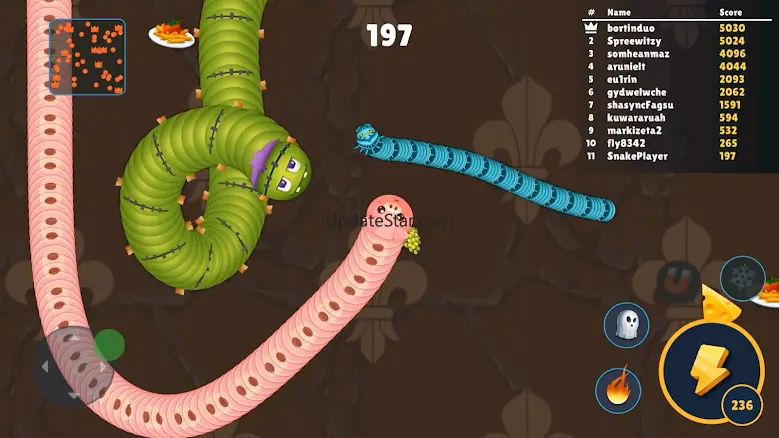Trigger the fireball ability
Viewport: 779px width, 438px height.
618,389
